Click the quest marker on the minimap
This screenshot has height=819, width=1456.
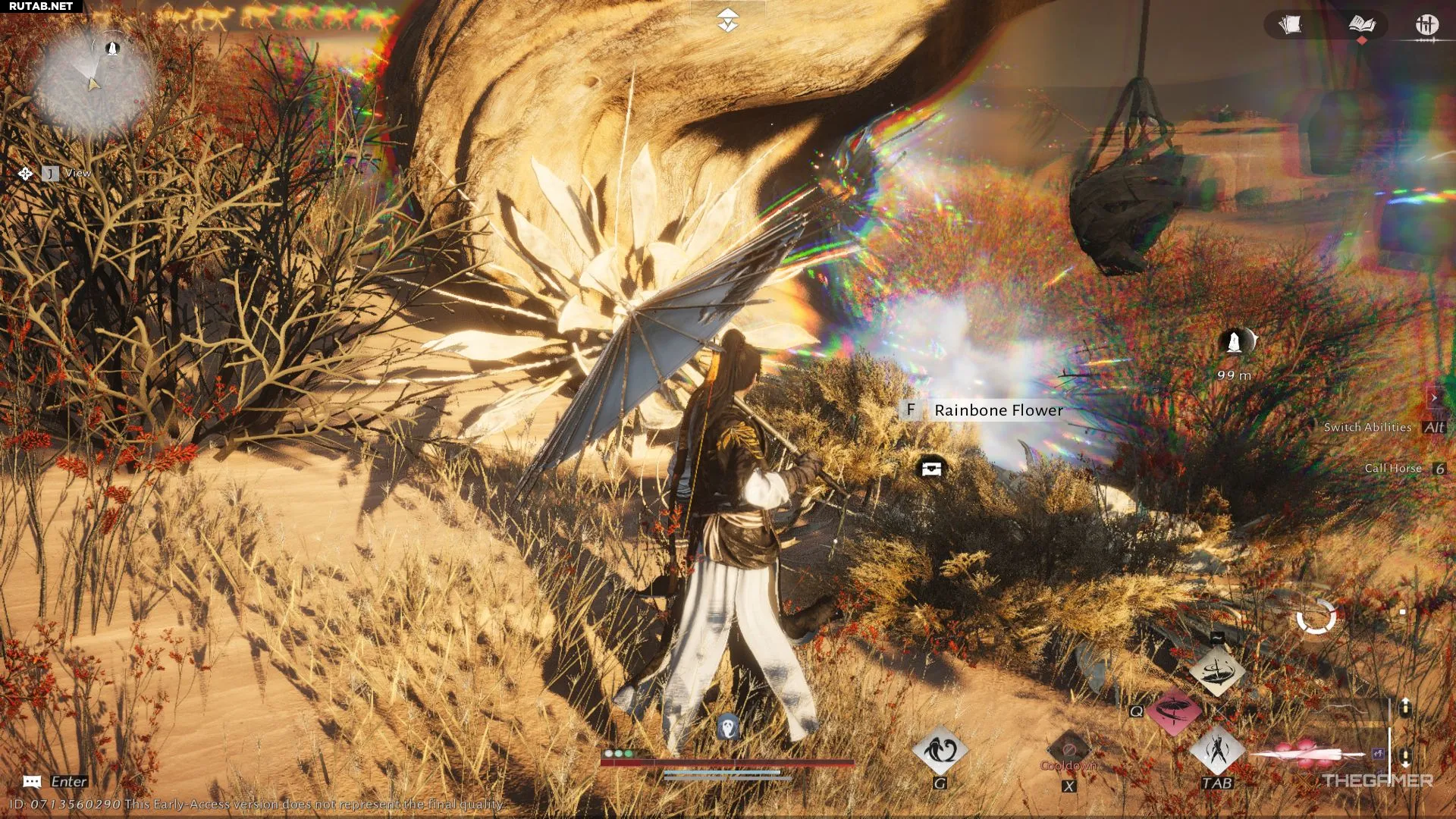click(x=113, y=49)
